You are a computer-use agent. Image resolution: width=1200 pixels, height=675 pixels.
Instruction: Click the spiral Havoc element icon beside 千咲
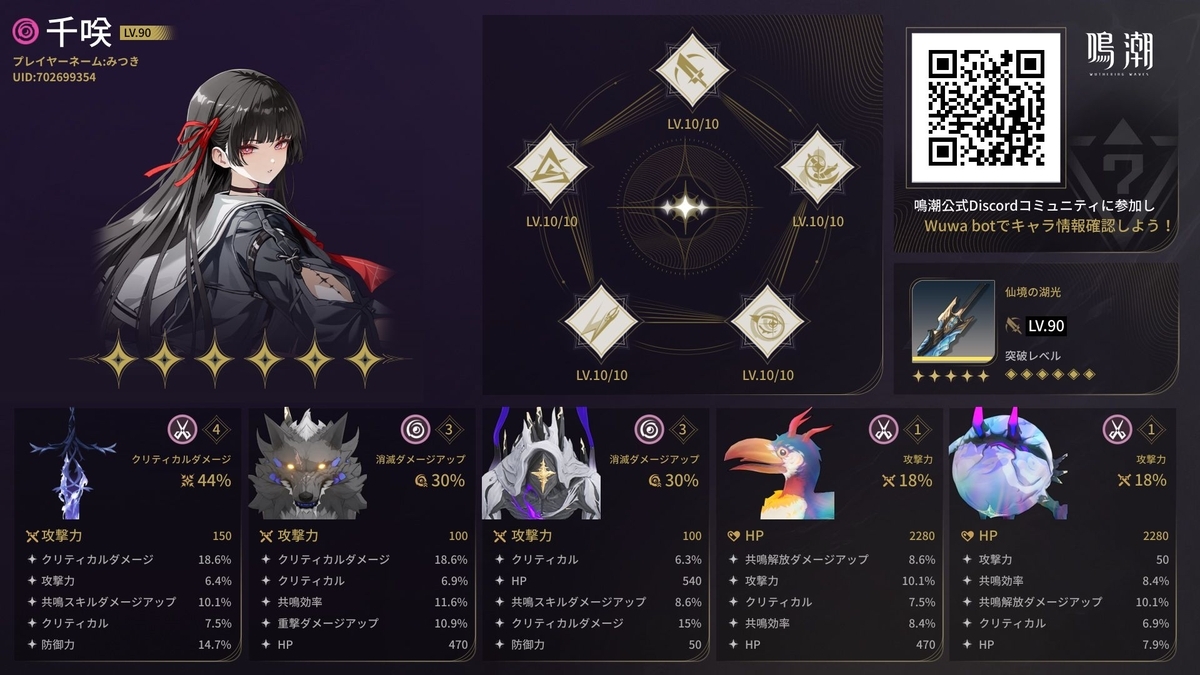[25, 32]
